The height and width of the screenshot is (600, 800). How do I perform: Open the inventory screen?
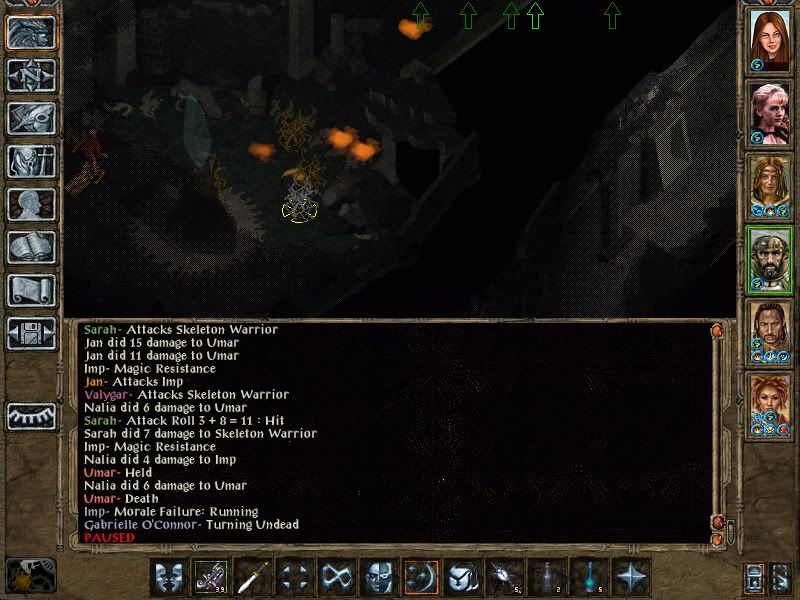click(32, 161)
